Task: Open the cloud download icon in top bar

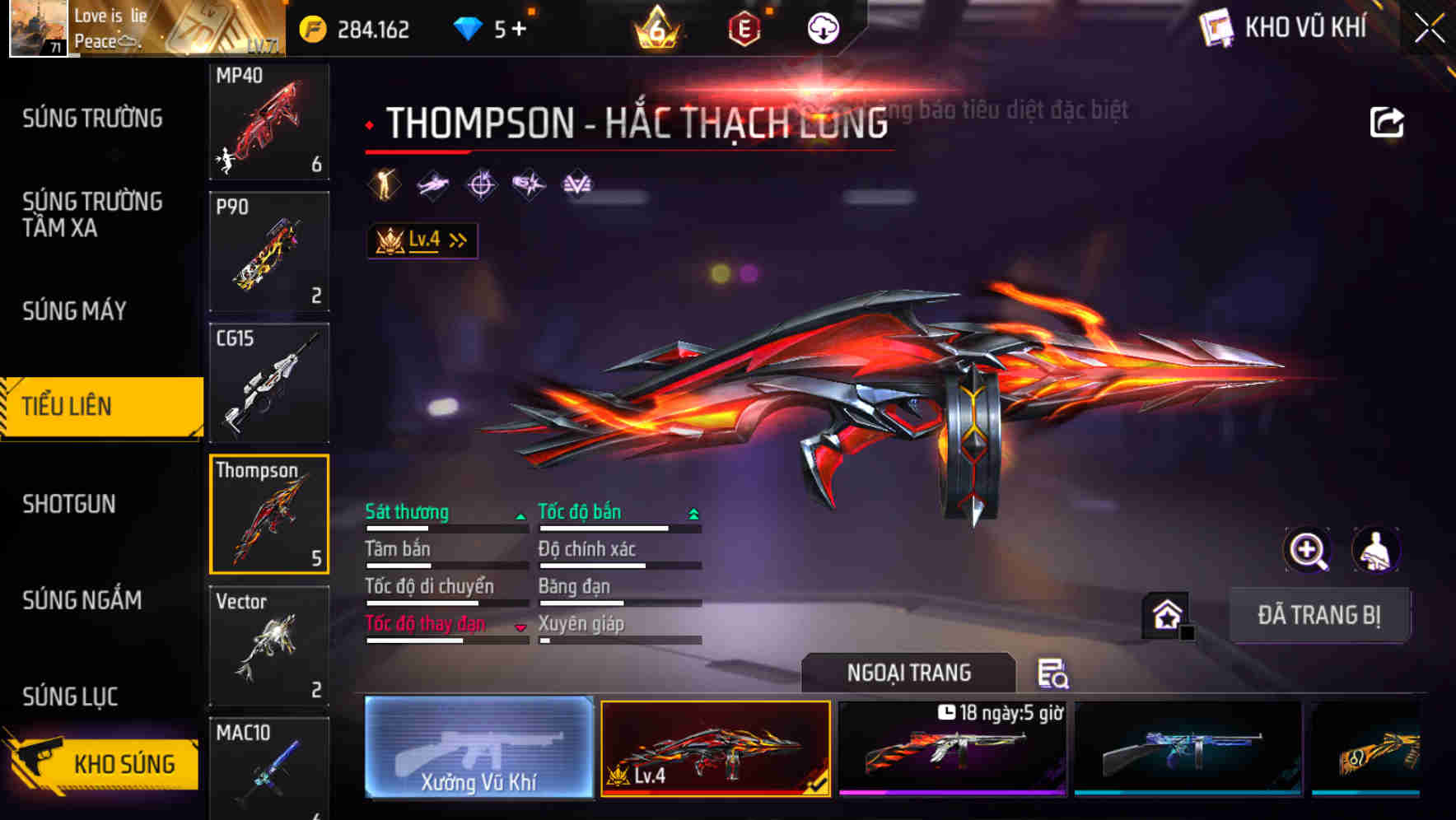Action: coord(823,27)
